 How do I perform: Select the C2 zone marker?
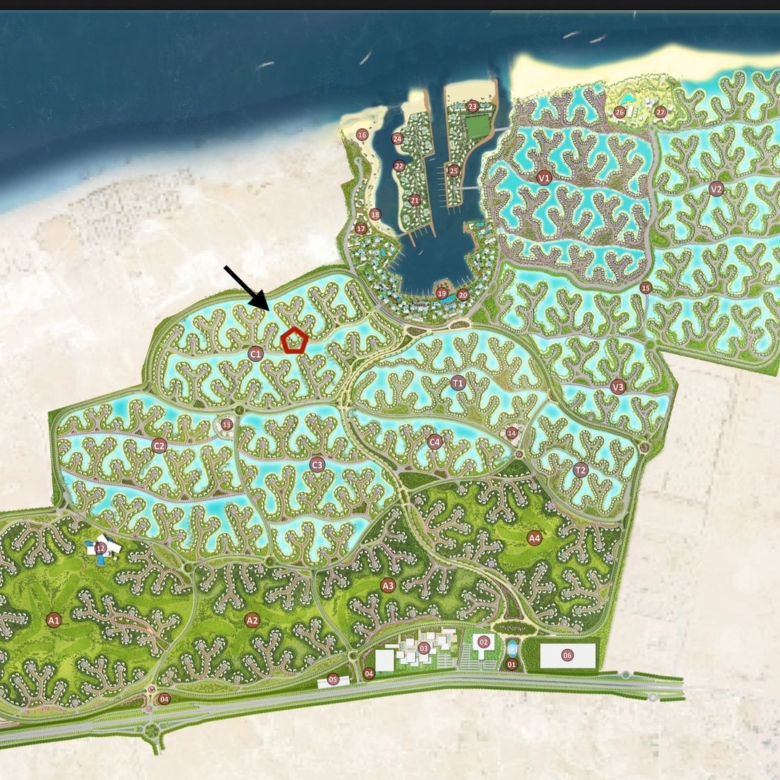pos(159,446)
